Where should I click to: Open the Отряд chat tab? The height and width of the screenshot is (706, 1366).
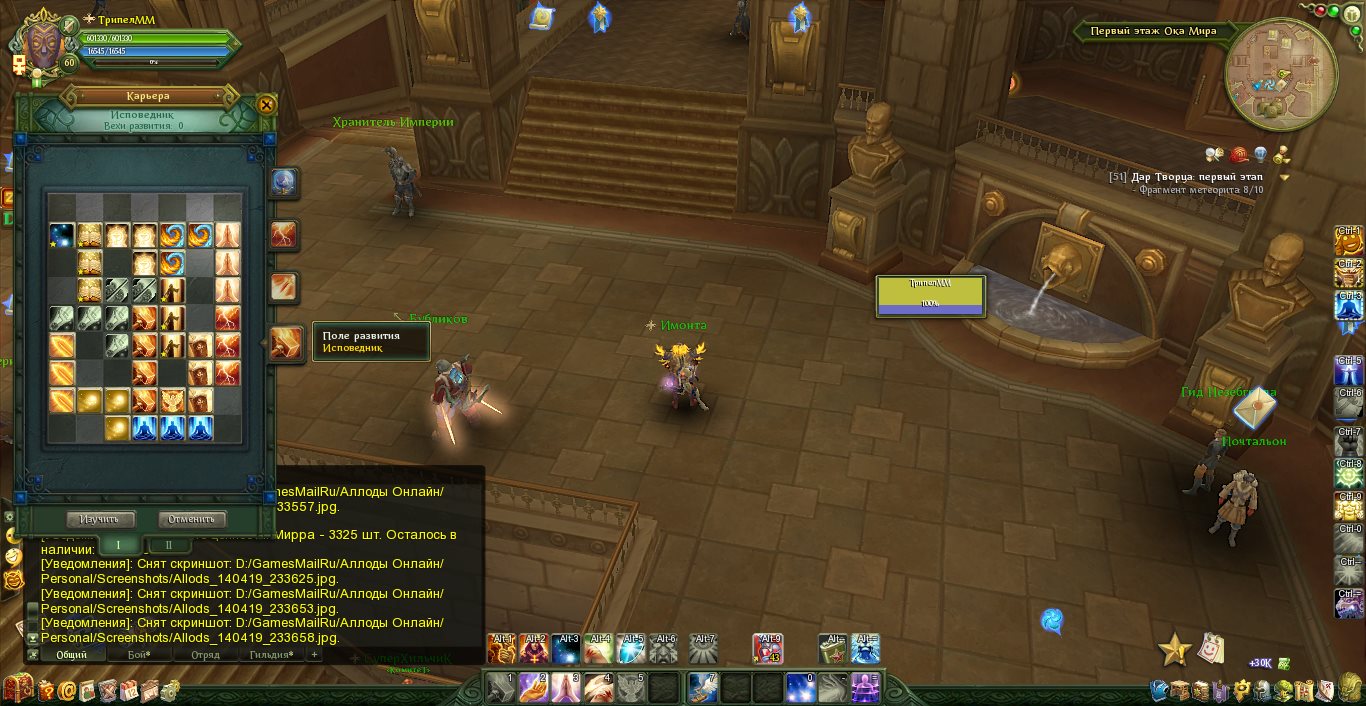point(204,655)
